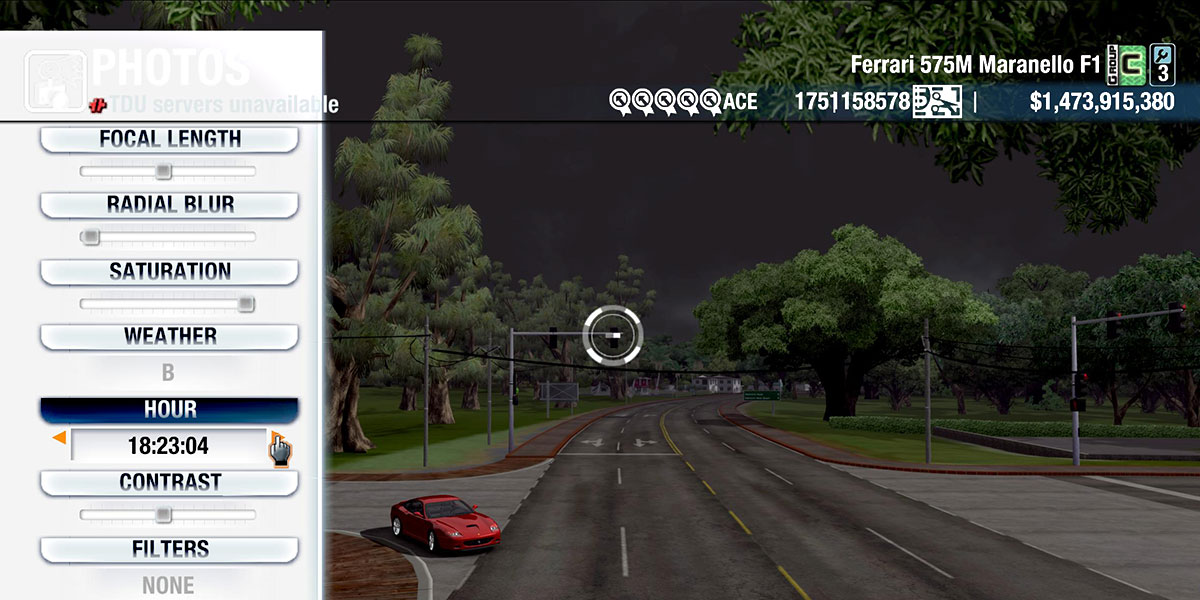Open the Filters option
The width and height of the screenshot is (1200, 600).
pyautogui.click(x=169, y=549)
